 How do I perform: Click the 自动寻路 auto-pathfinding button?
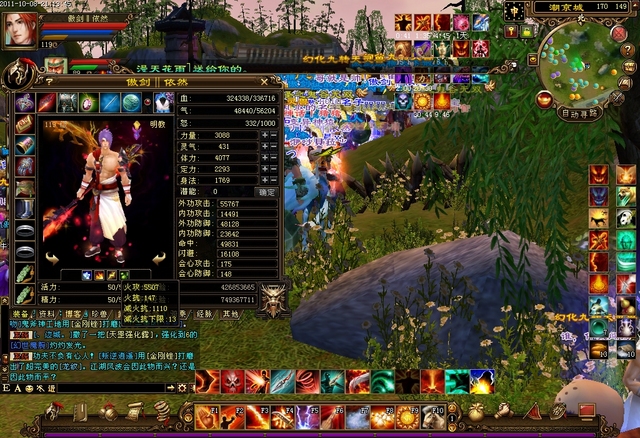coord(580,114)
